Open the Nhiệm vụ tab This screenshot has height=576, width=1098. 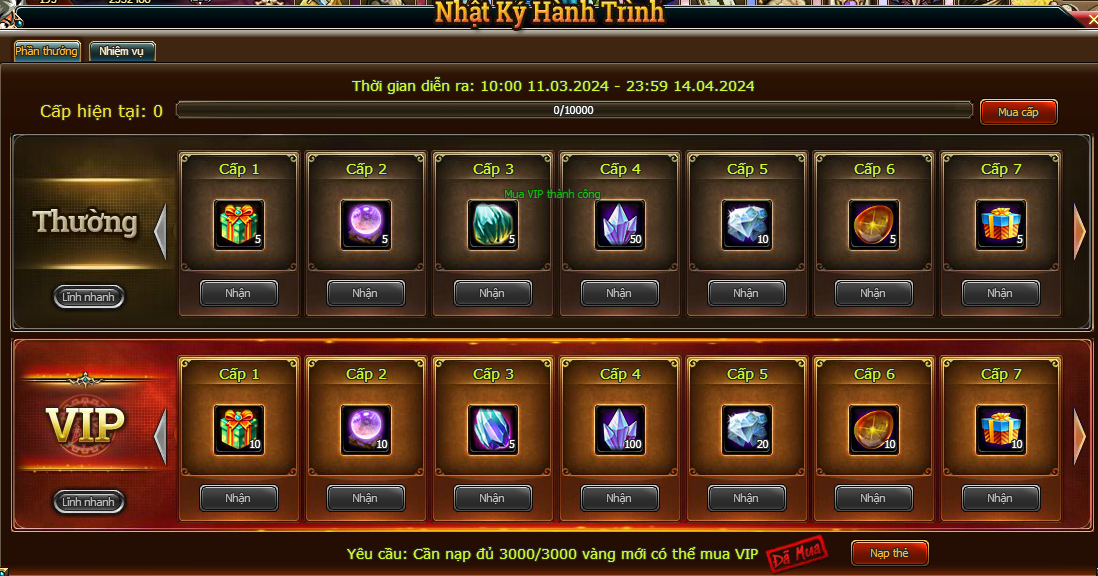(122, 51)
